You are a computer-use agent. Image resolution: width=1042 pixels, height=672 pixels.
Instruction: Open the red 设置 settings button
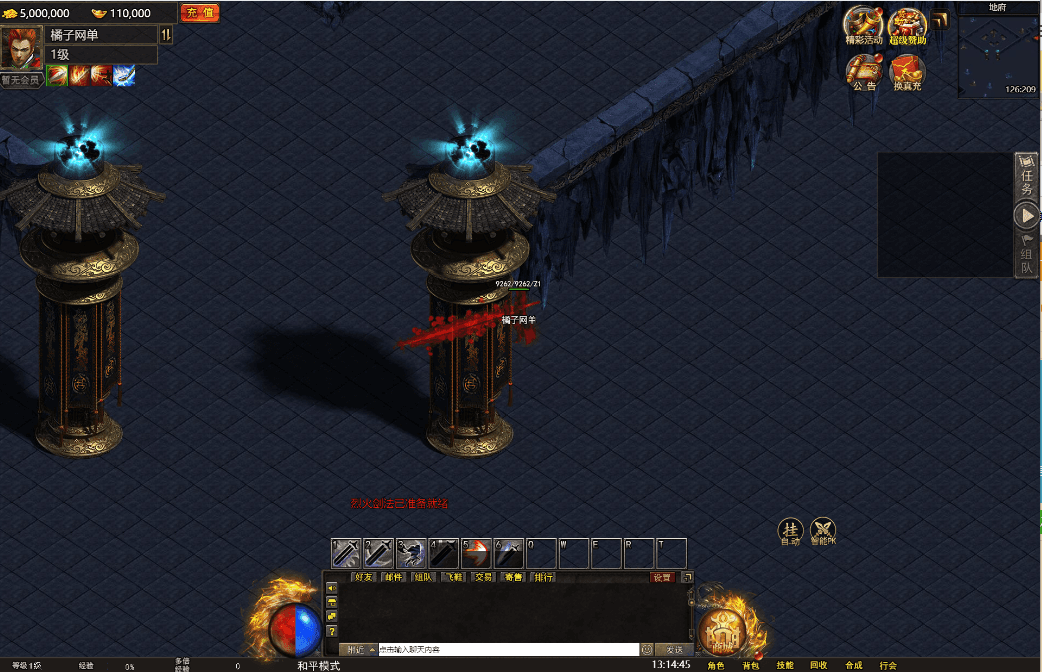[662, 577]
